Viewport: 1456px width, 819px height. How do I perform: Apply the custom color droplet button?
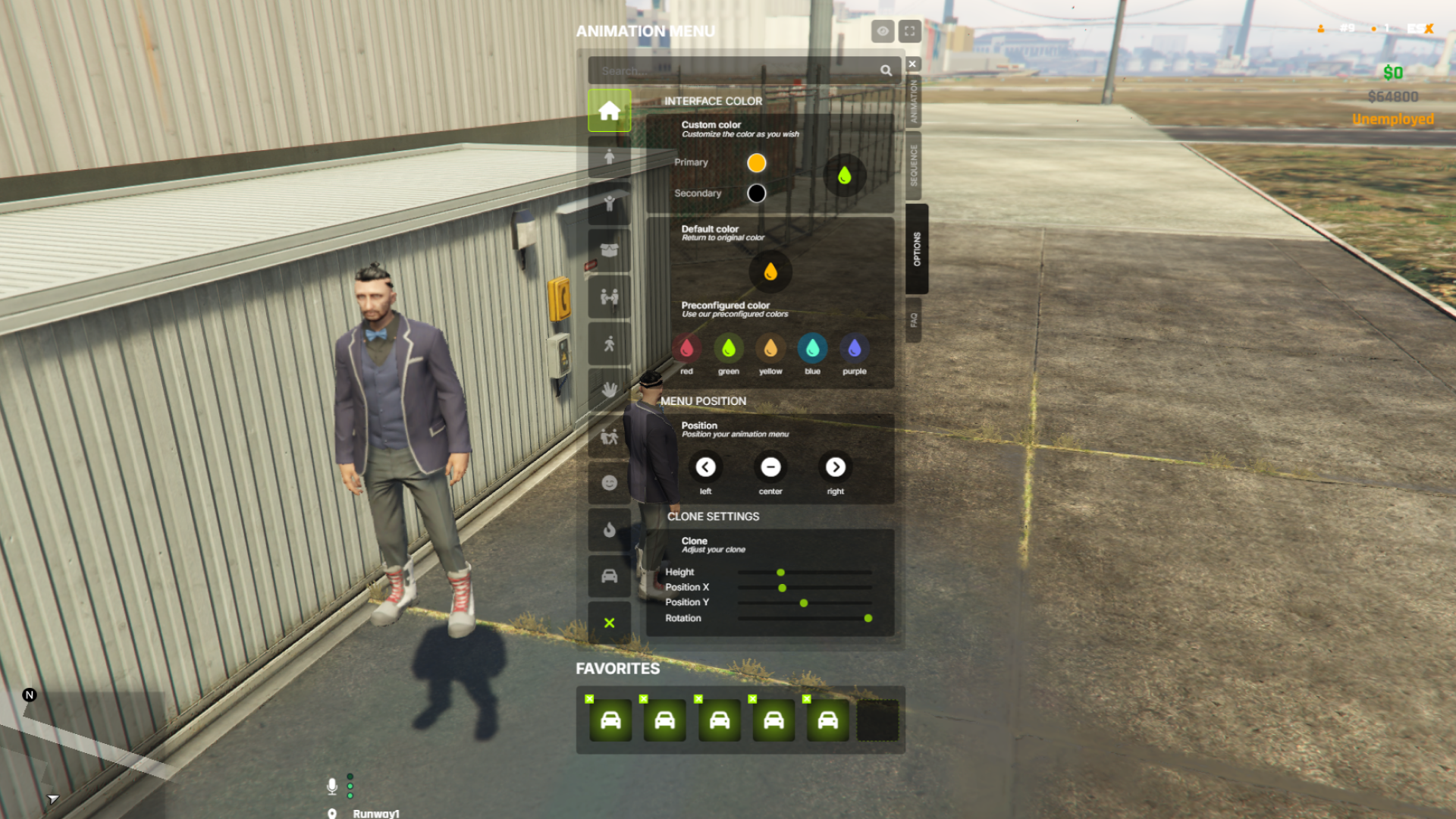point(844,176)
